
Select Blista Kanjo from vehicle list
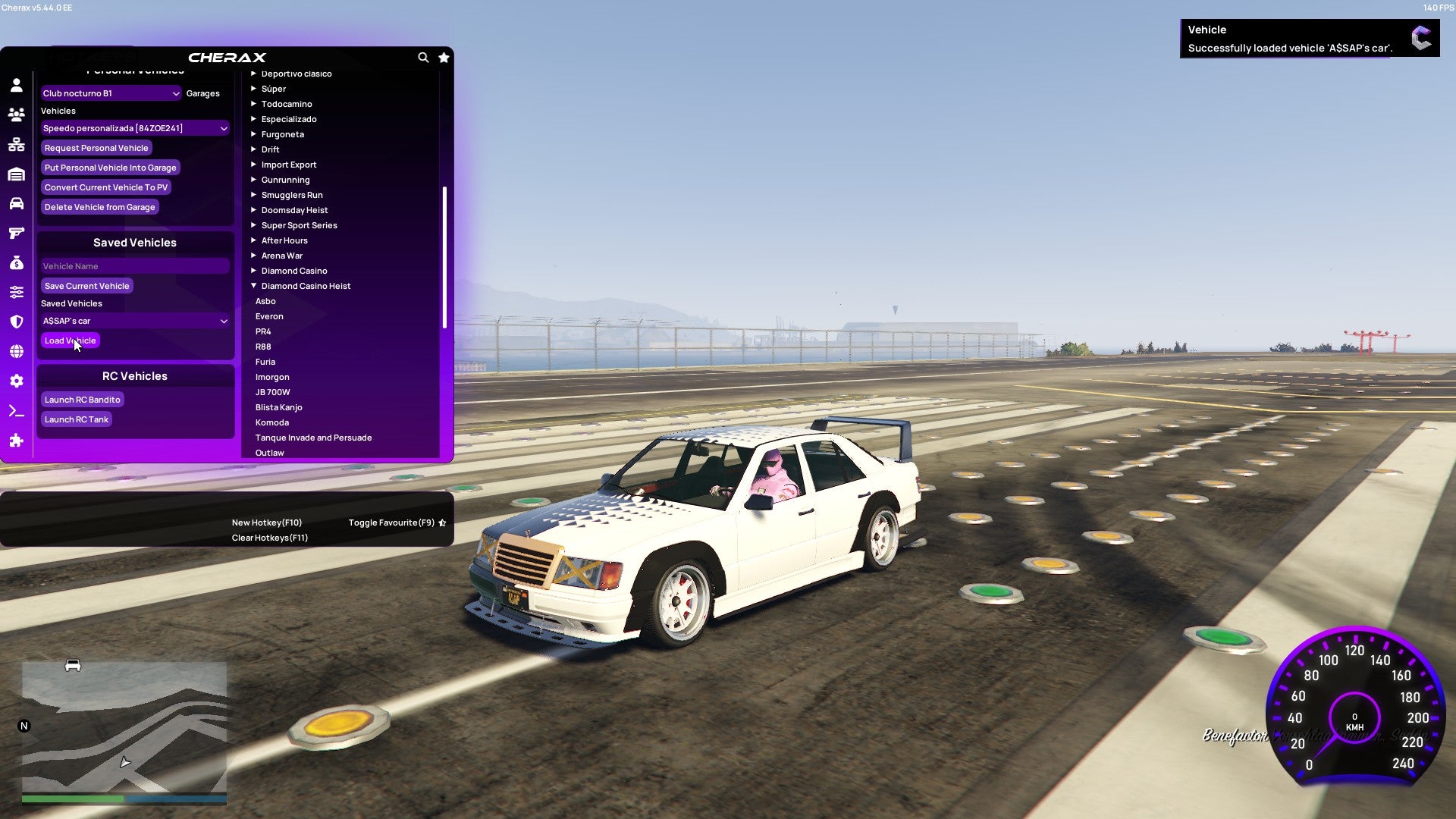(278, 407)
